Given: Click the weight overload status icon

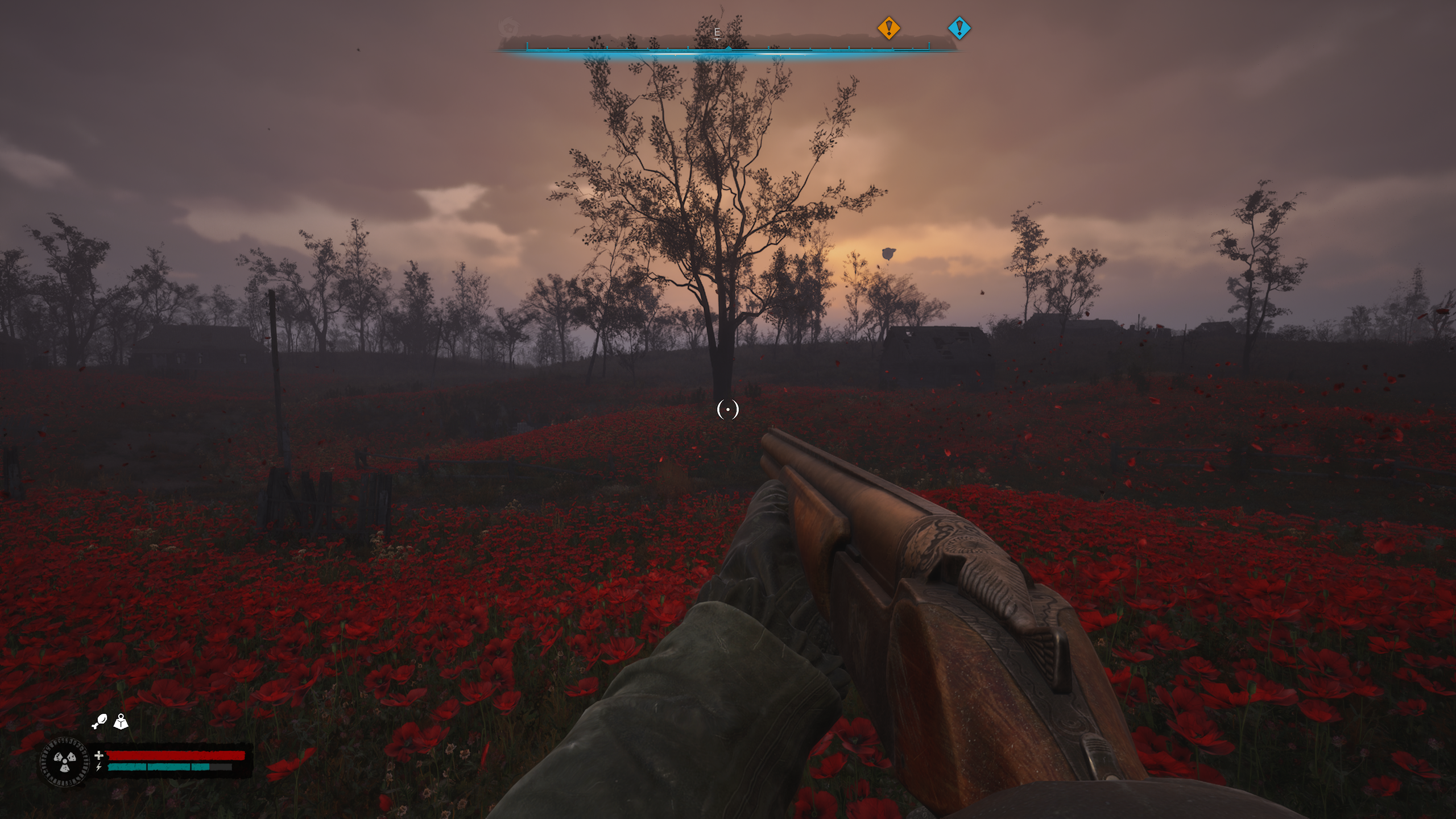Looking at the screenshot, I should point(121,722).
